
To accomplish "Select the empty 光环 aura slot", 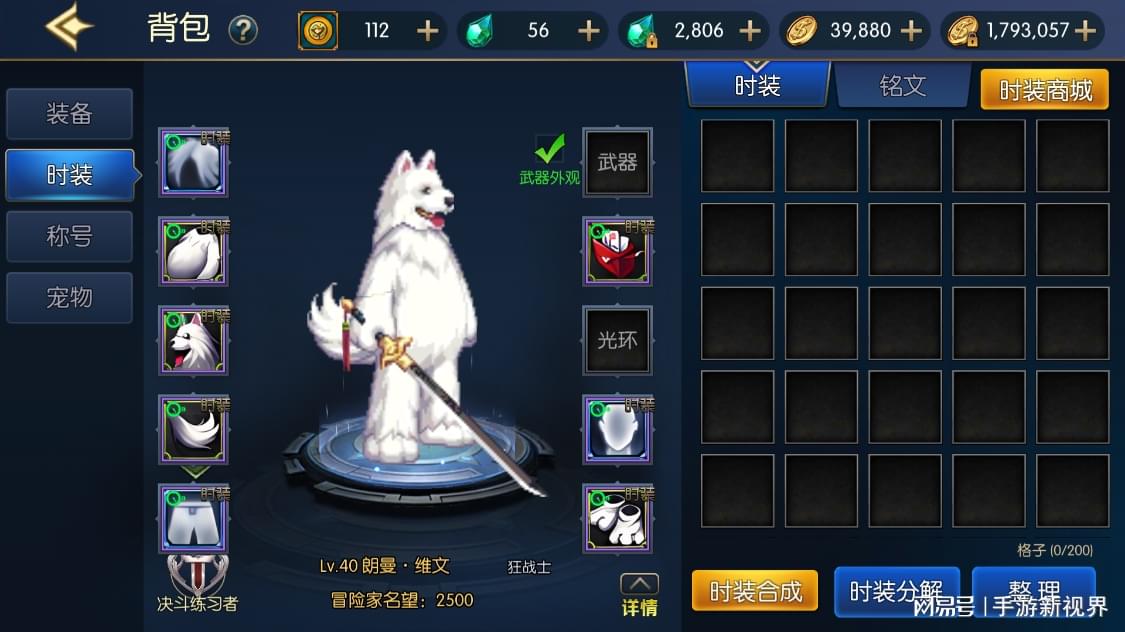I will (x=617, y=340).
